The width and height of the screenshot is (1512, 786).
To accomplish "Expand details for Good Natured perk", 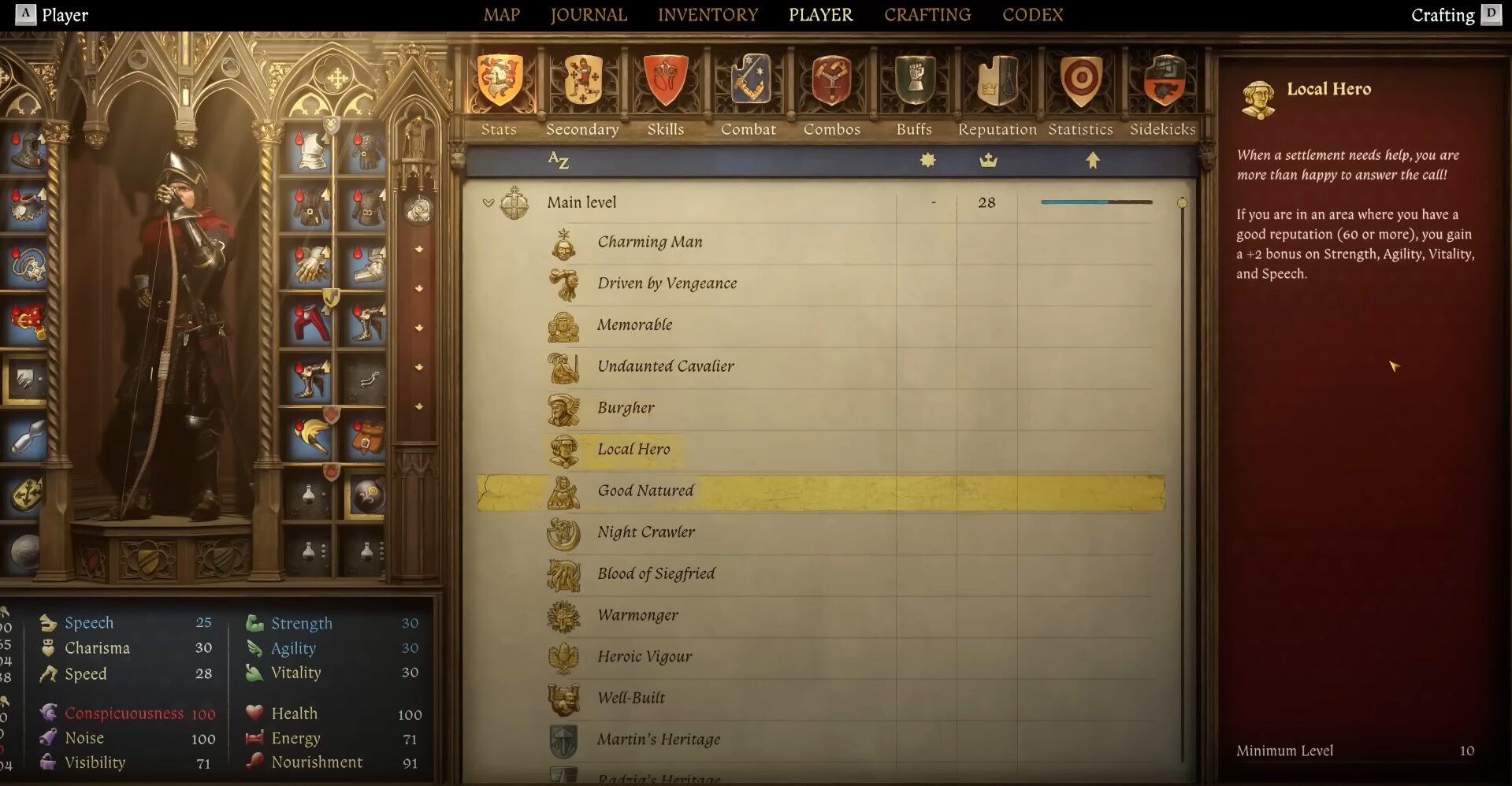I will pyautogui.click(x=646, y=490).
